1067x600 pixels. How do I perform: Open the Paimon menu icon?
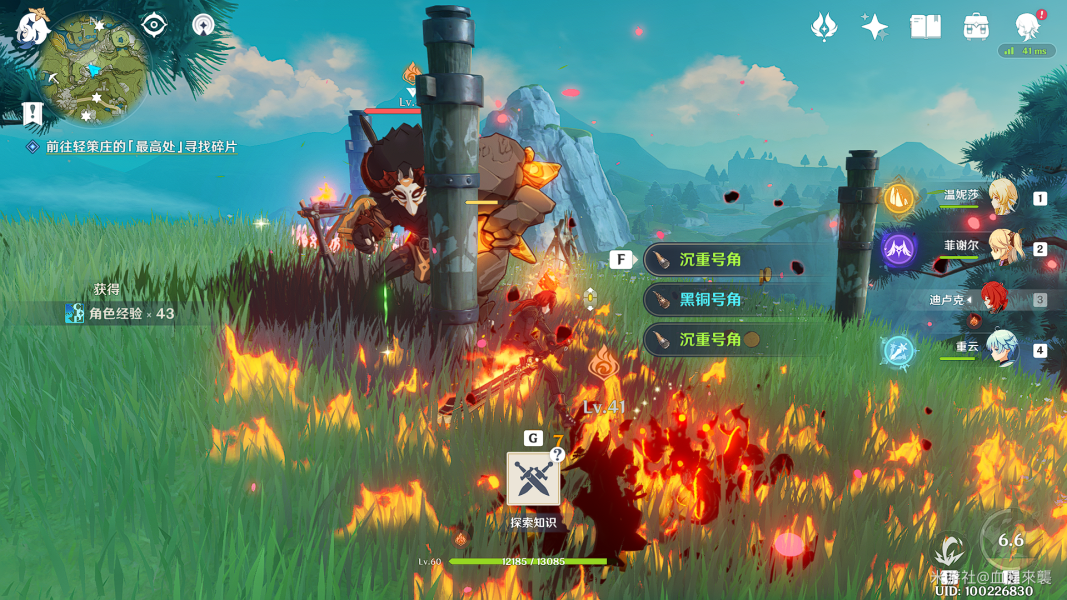click(30, 27)
